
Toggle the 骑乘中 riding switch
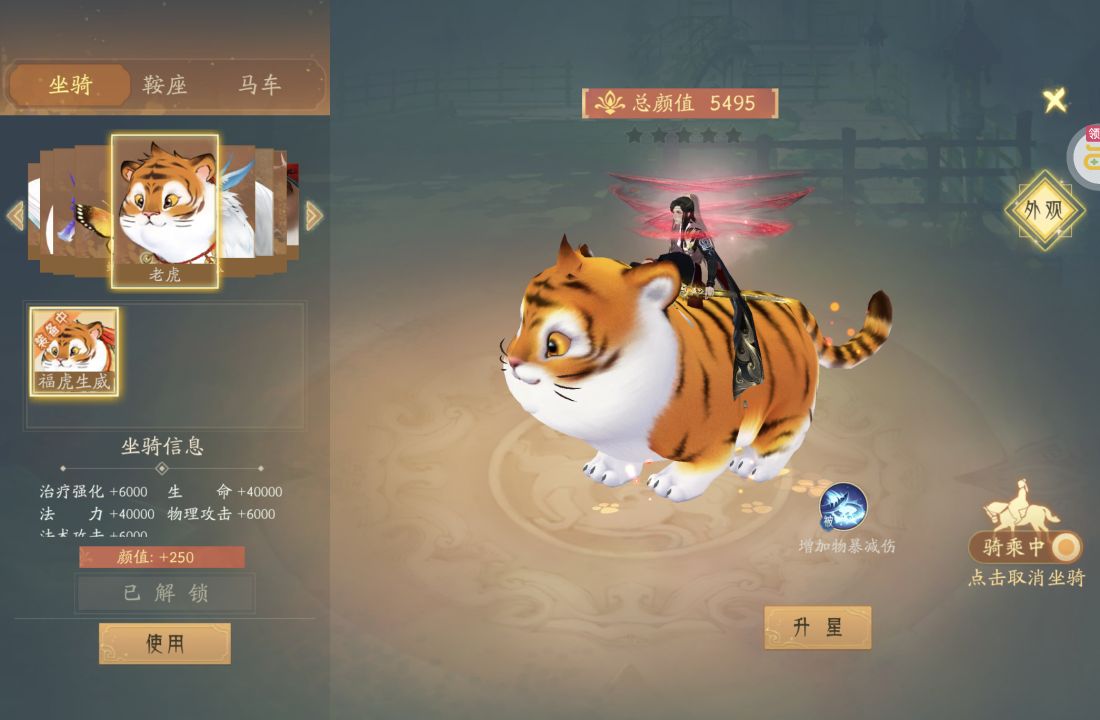coord(1026,547)
